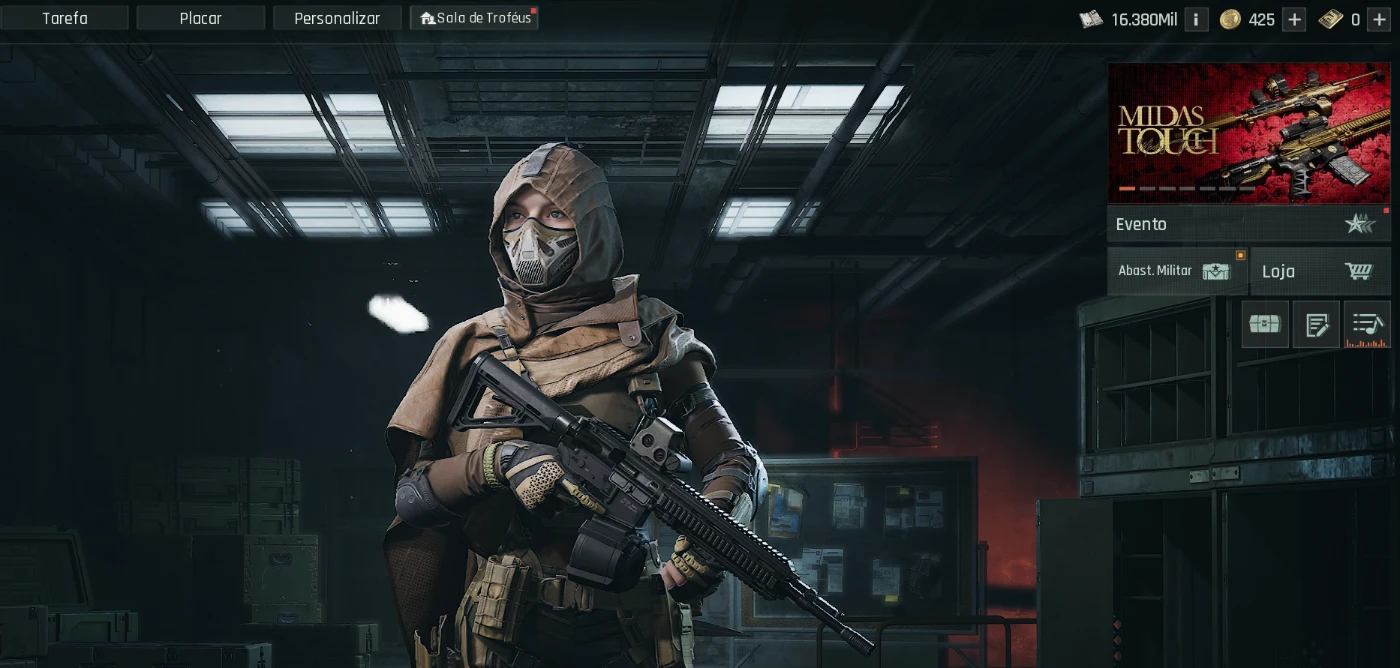Open the music playlist icon

click(x=1367, y=324)
